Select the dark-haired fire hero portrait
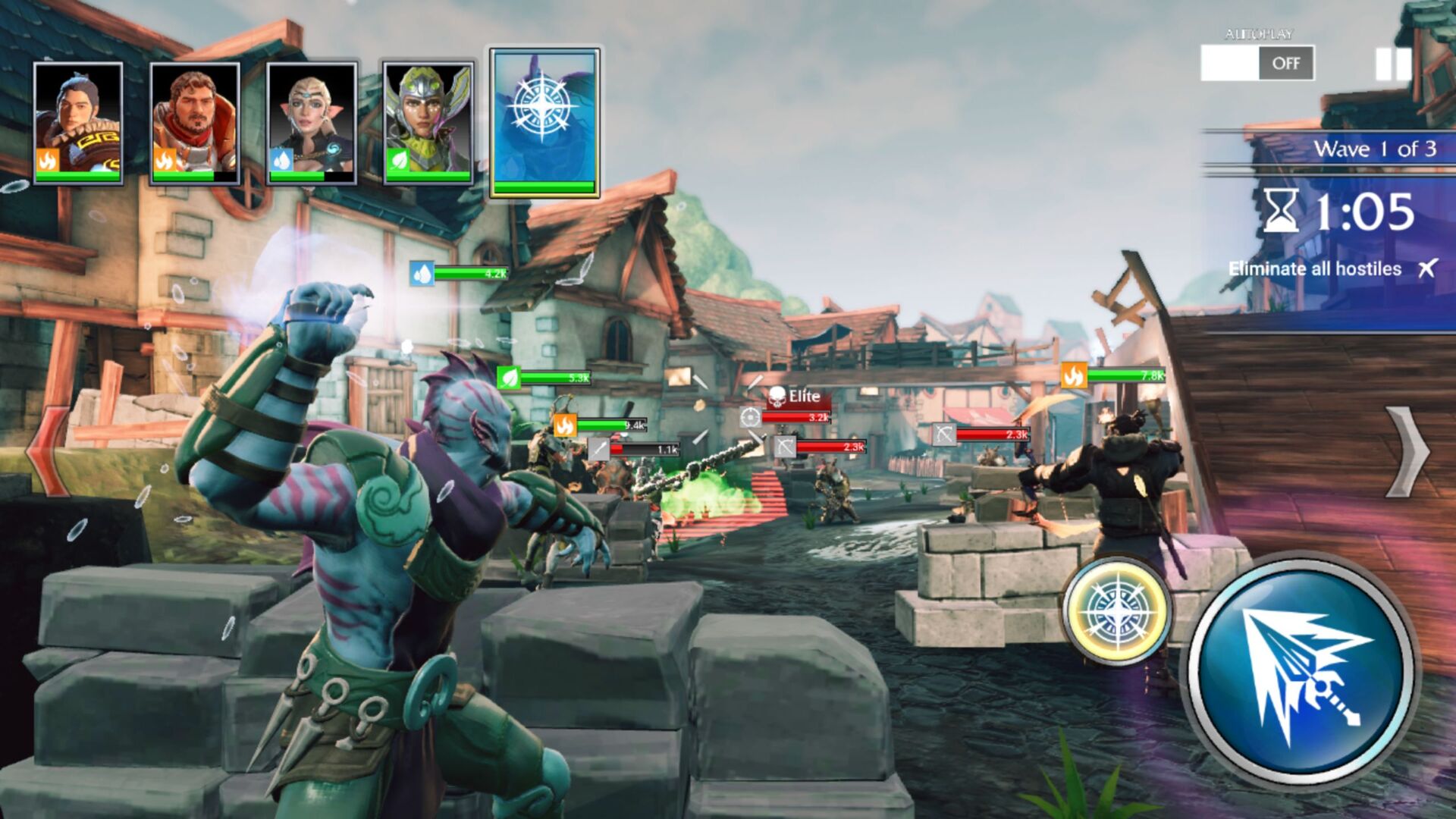Viewport: 1456px width, 819px height. (78, 123)
